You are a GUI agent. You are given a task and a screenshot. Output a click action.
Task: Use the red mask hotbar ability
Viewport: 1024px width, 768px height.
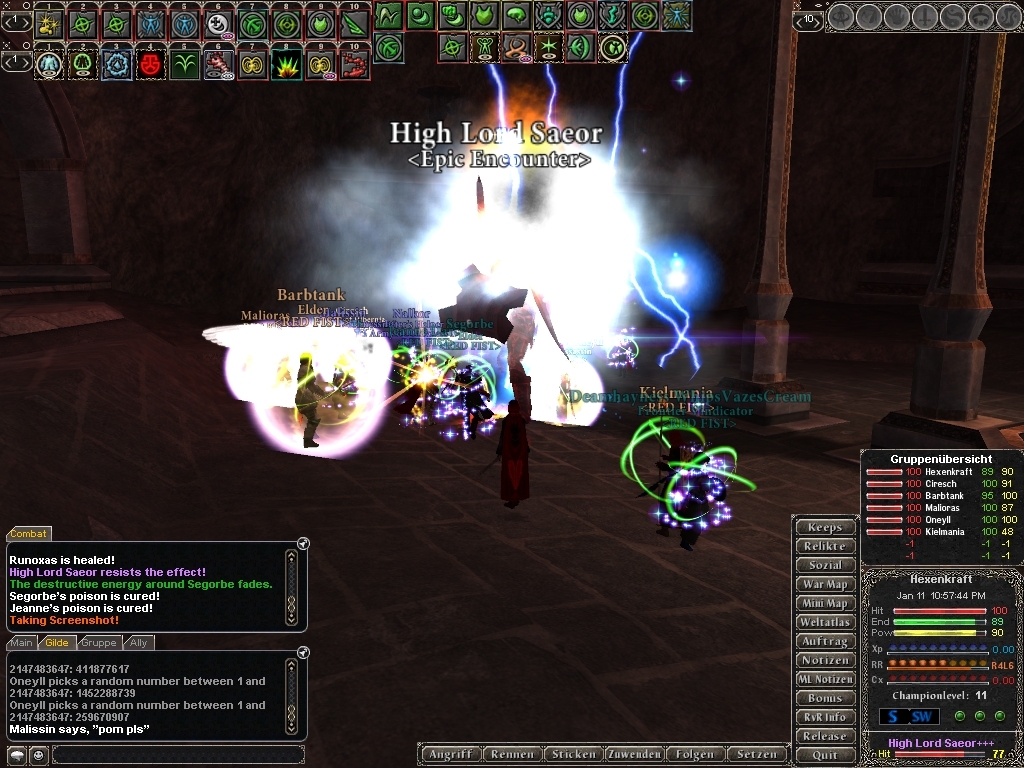click(x=151, y=65)
